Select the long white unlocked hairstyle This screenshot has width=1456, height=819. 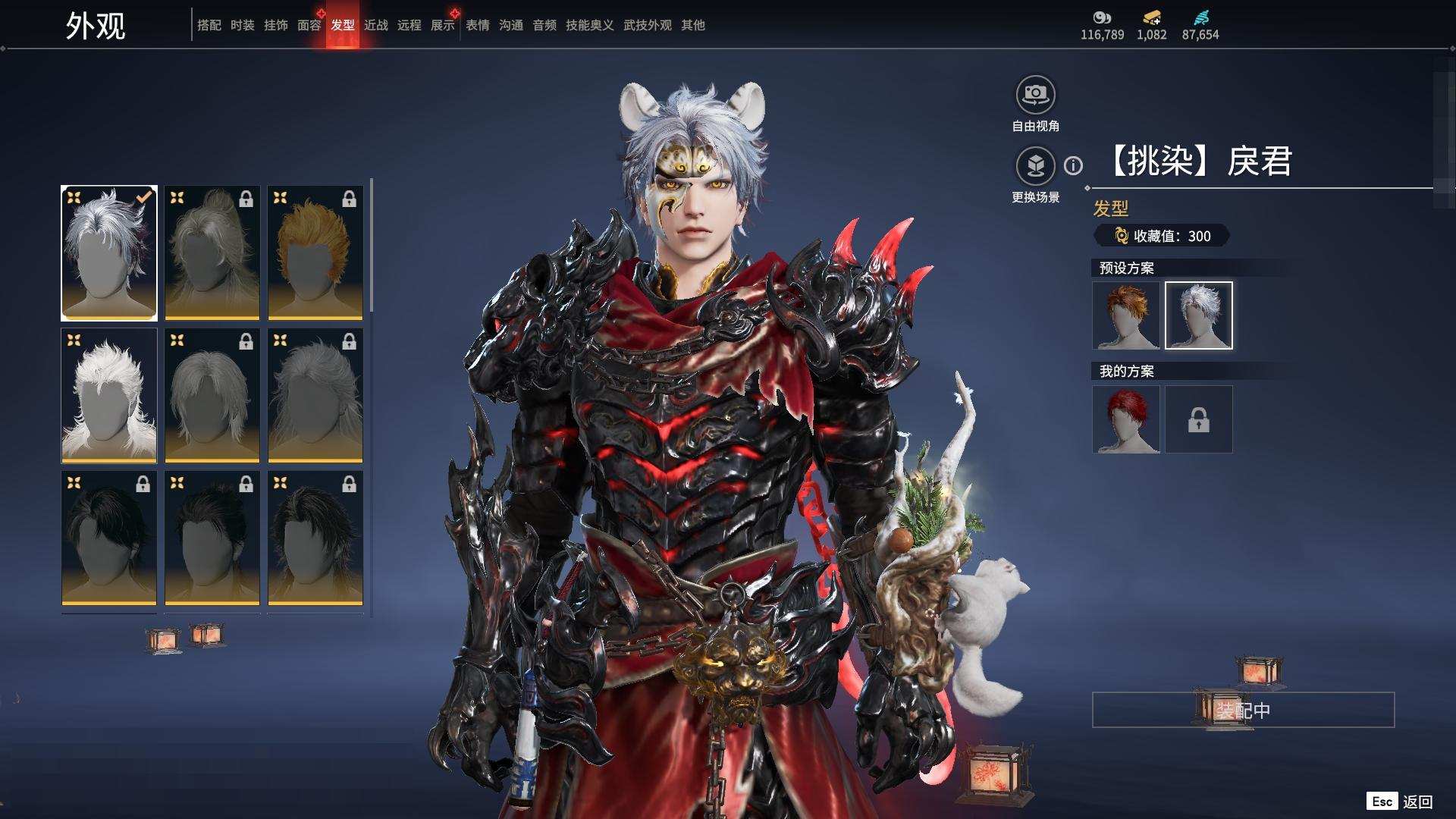[x=109, y=395]
